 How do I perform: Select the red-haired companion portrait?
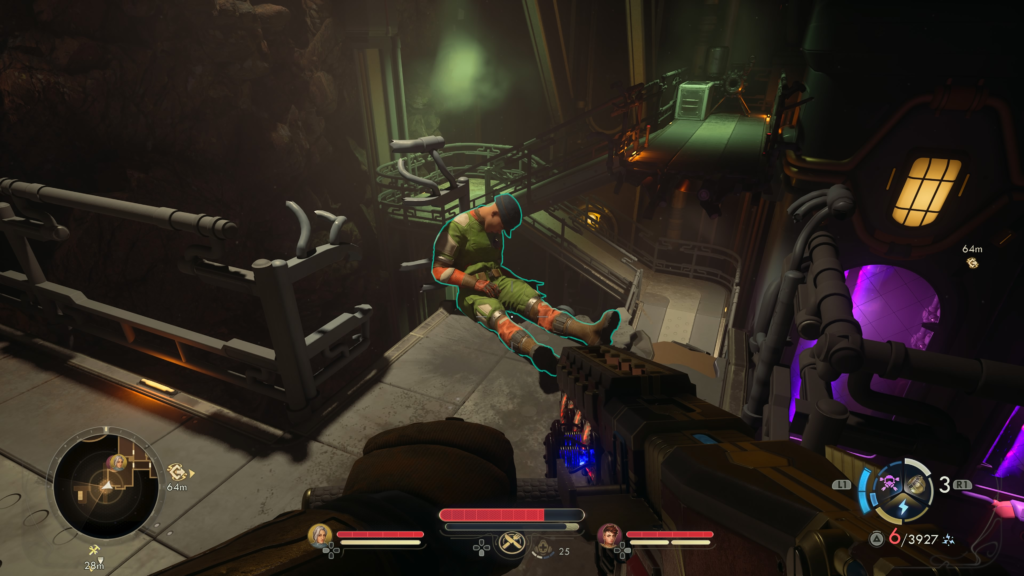click(609, 535)
